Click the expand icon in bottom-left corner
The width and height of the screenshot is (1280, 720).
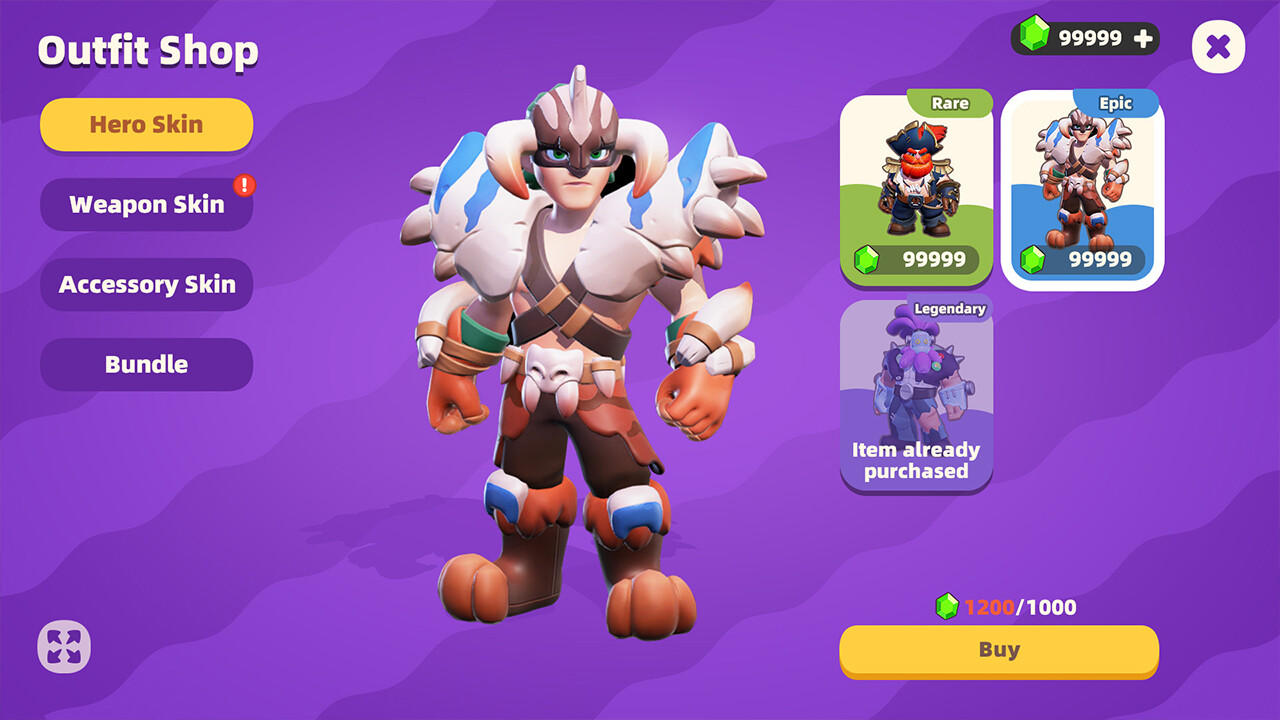[62, 646]
